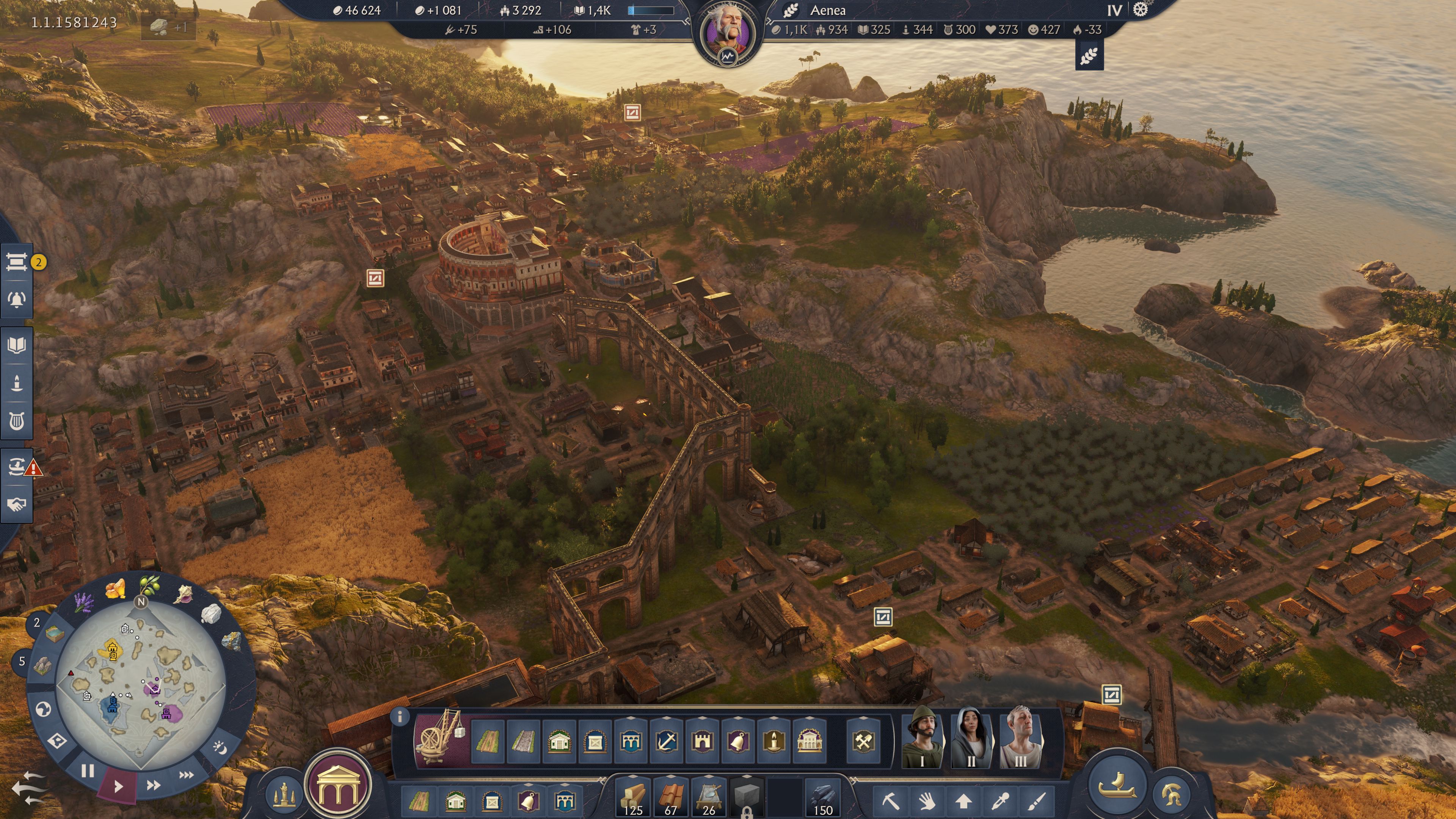Select population tier III portrait
This screenshot has height=819, width=1456.
click(x=1020, y=737)
